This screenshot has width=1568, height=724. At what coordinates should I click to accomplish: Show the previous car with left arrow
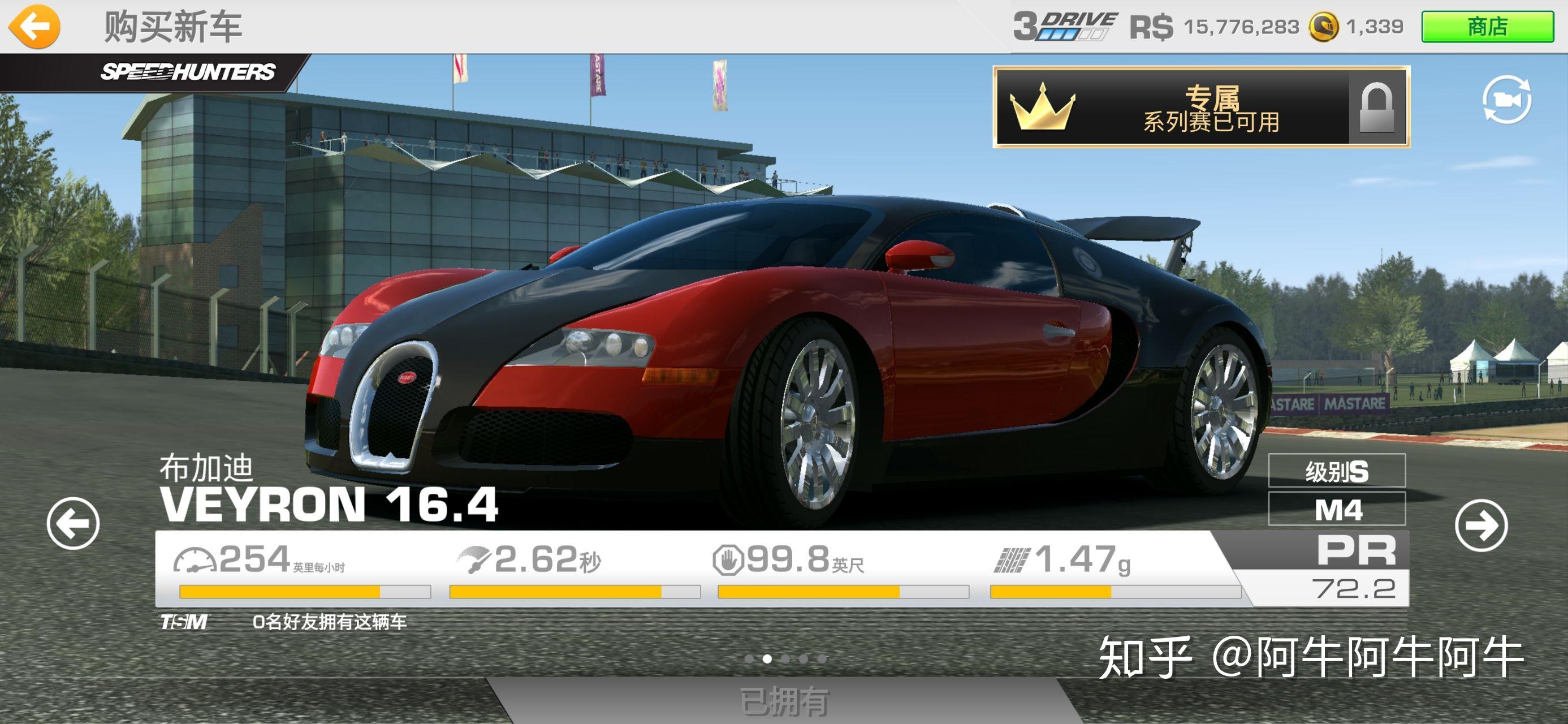(73, 523)
